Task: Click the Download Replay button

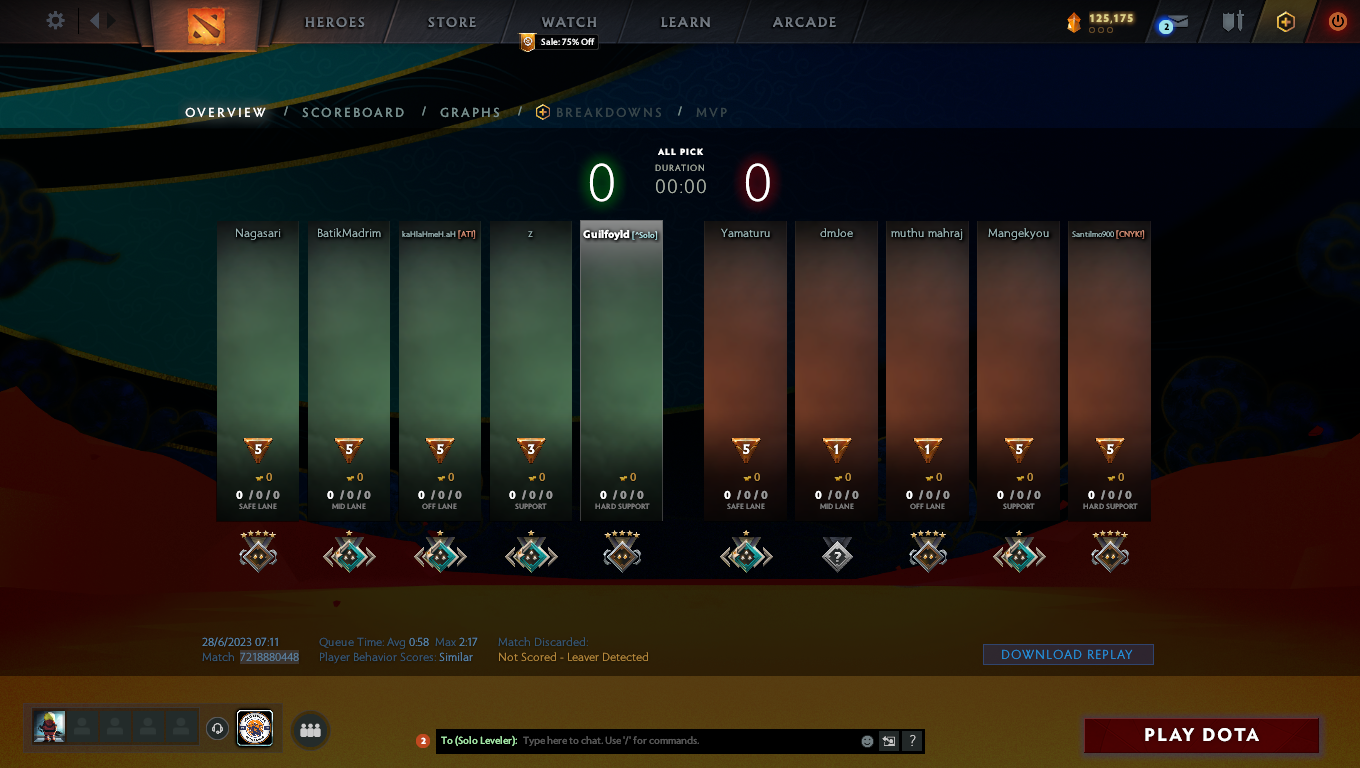Action: (x=1068, y=654)
